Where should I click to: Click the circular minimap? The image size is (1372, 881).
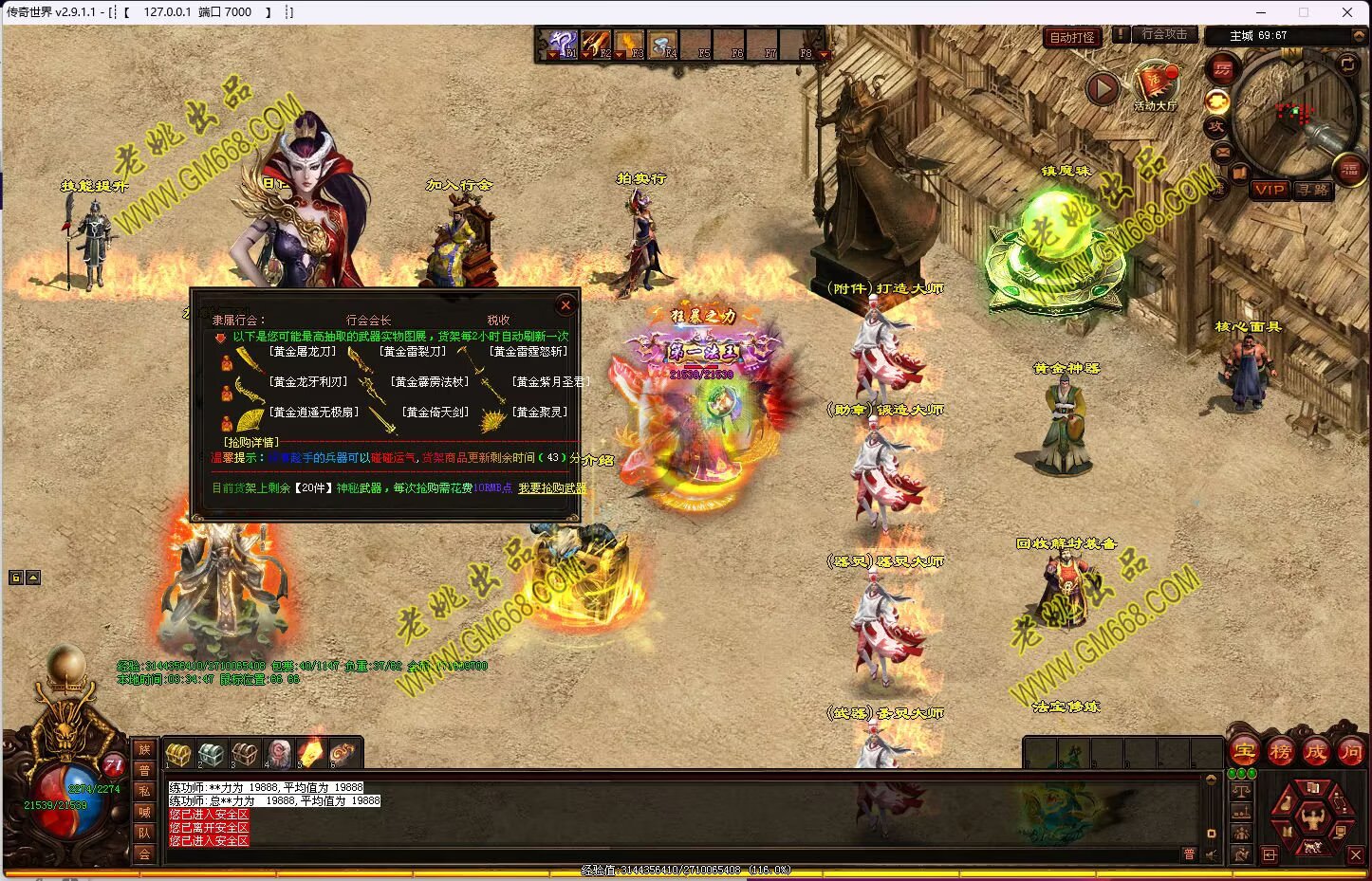tap(1293, 112)
